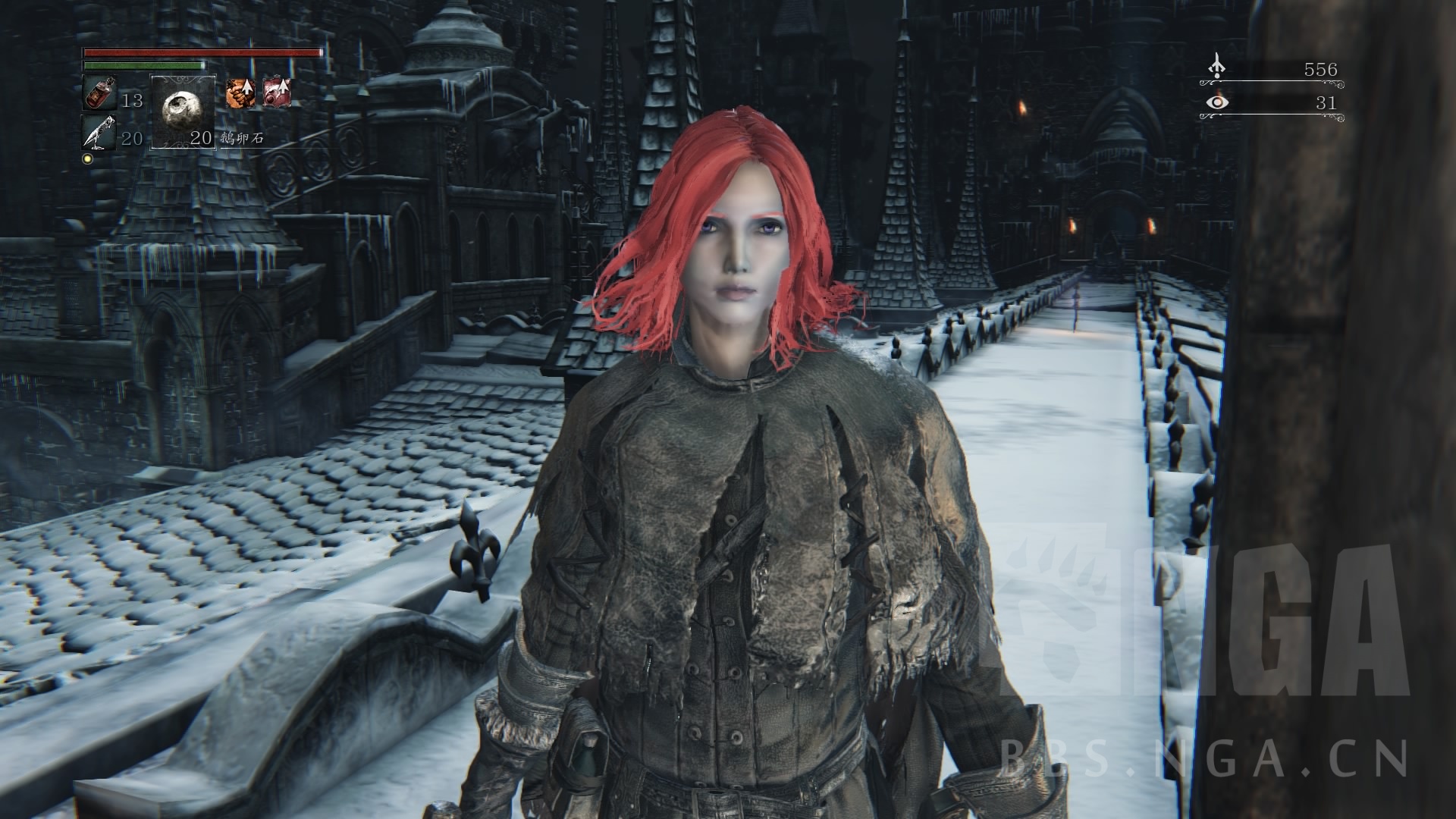Select the 鹅卵石 item label
The image size is (1456, 819).
pyautogui.click(x=243, y=139)
